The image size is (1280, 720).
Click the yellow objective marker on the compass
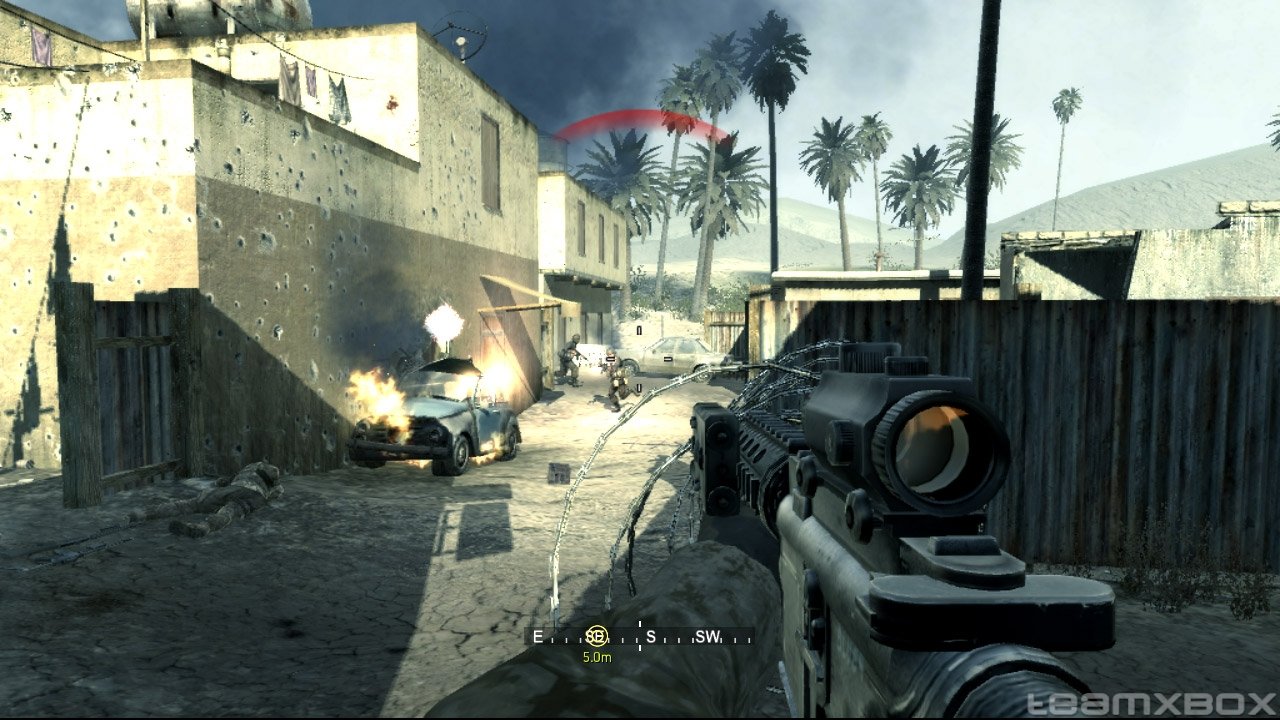[597, 636]
